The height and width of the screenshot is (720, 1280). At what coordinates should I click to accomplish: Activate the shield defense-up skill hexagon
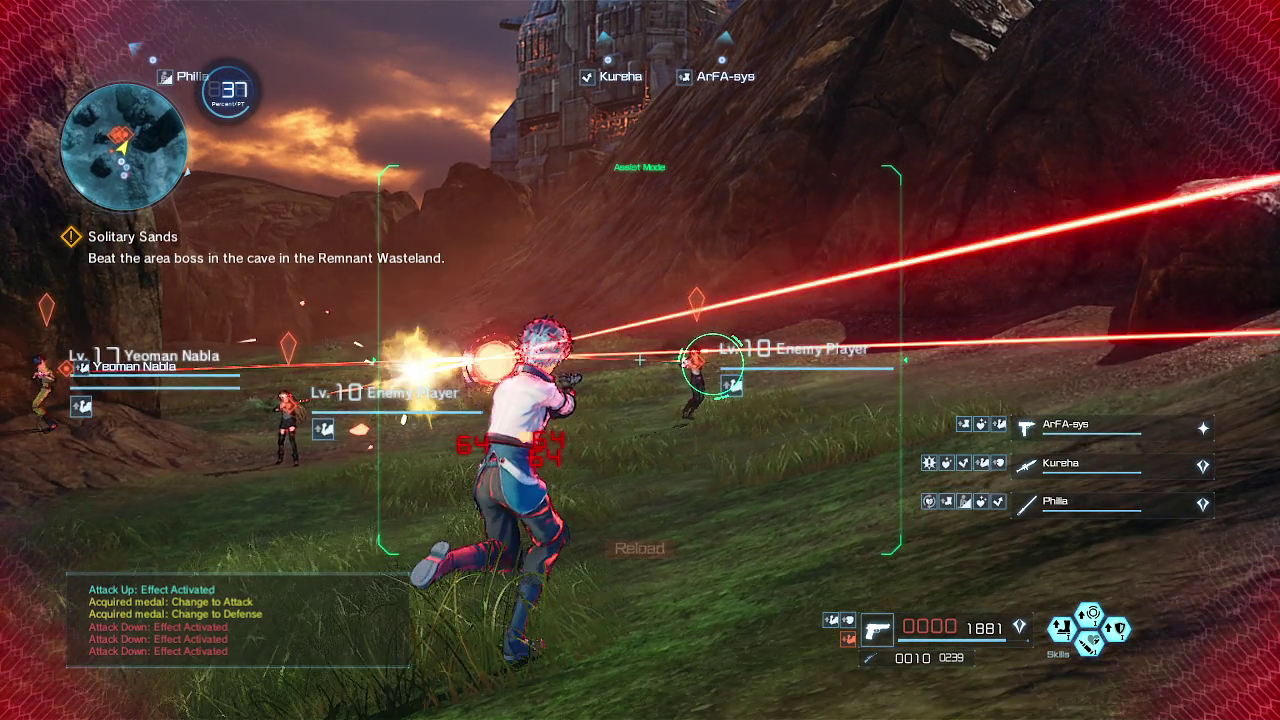1117,629
